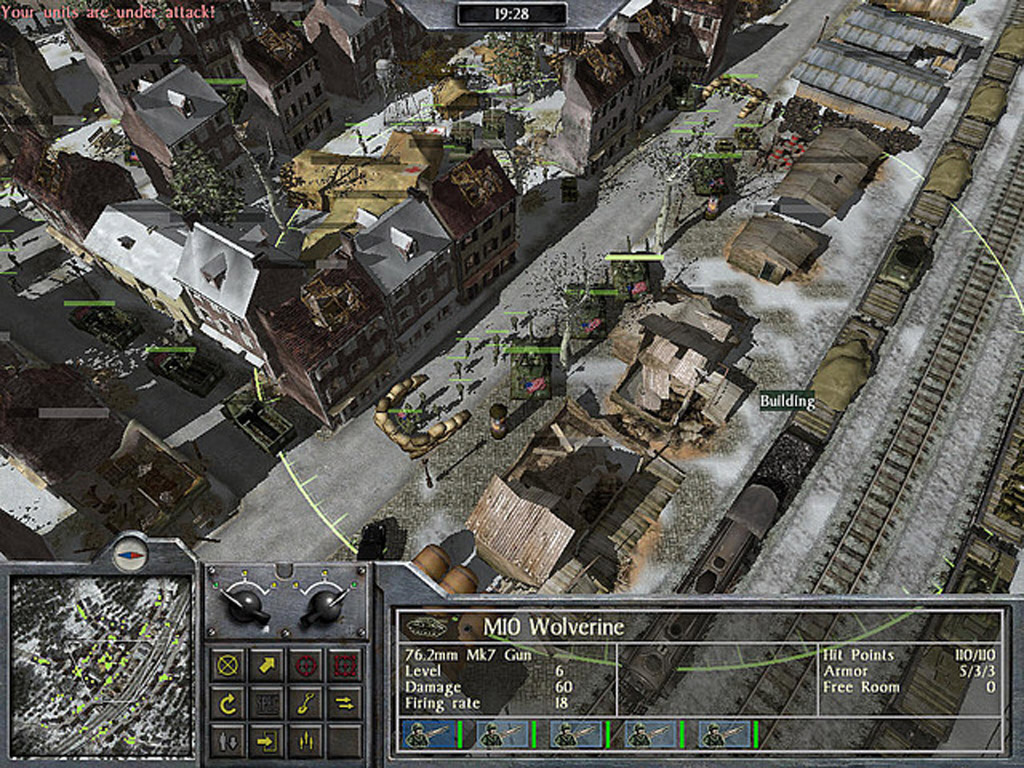Choose the red round crosshair attack command
Viewport: 1024px width, 768px height.
tap(305, 665)
